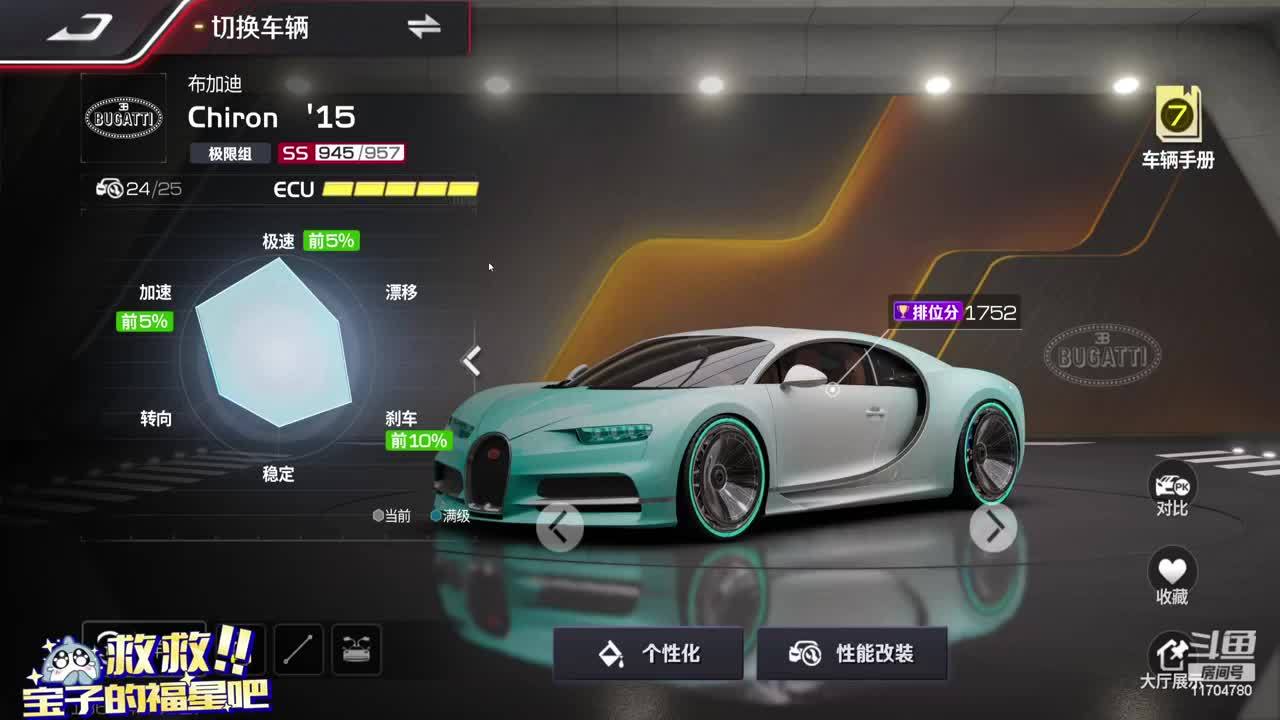1280x720 pixels.
Task: Rotate to the previous car with left circle arrow
Action: [560, 527]
